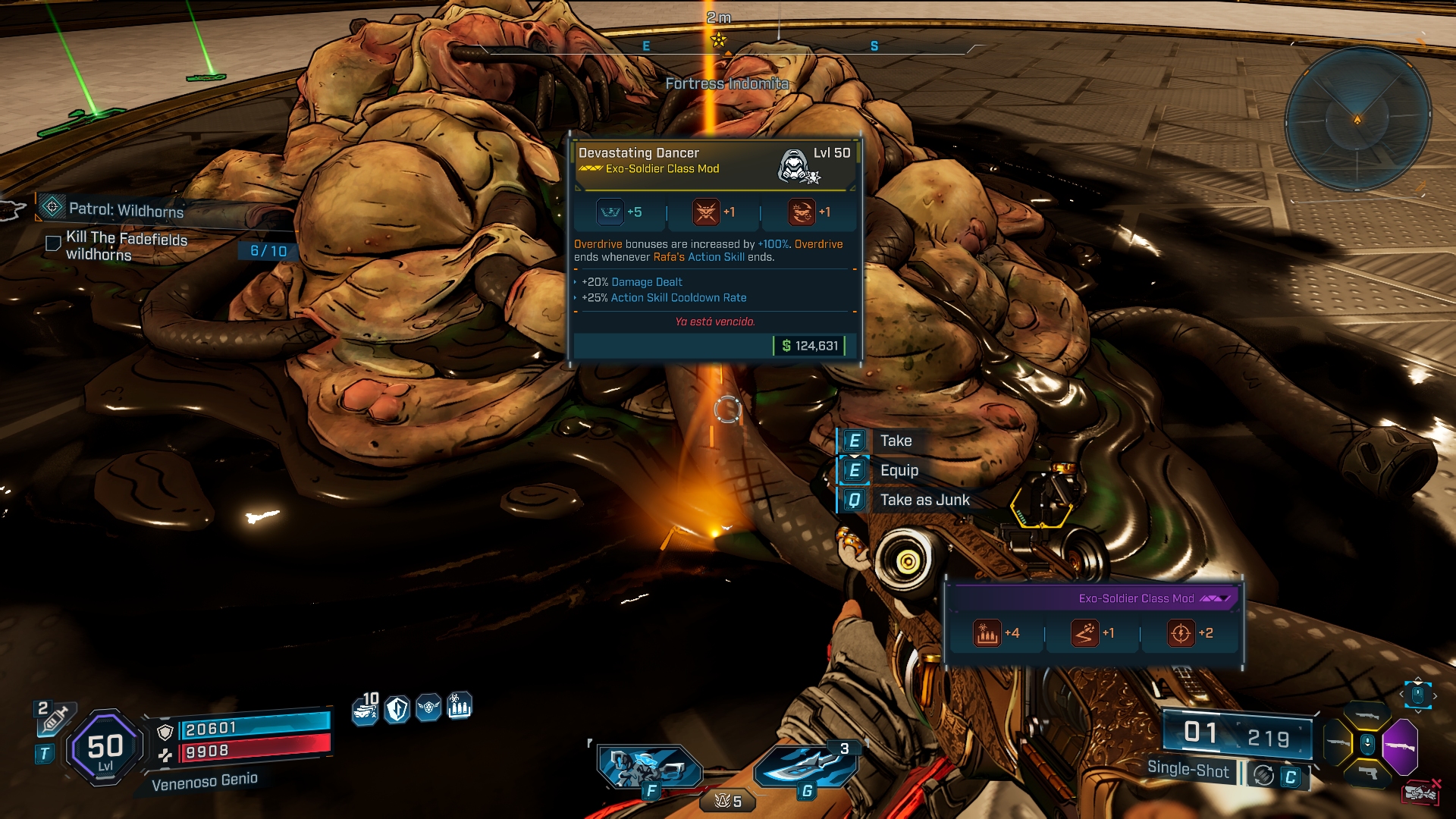This screenshot has width=1456, height=819.
Task: Select the repkit syringe icon
Action: (55, 719)
